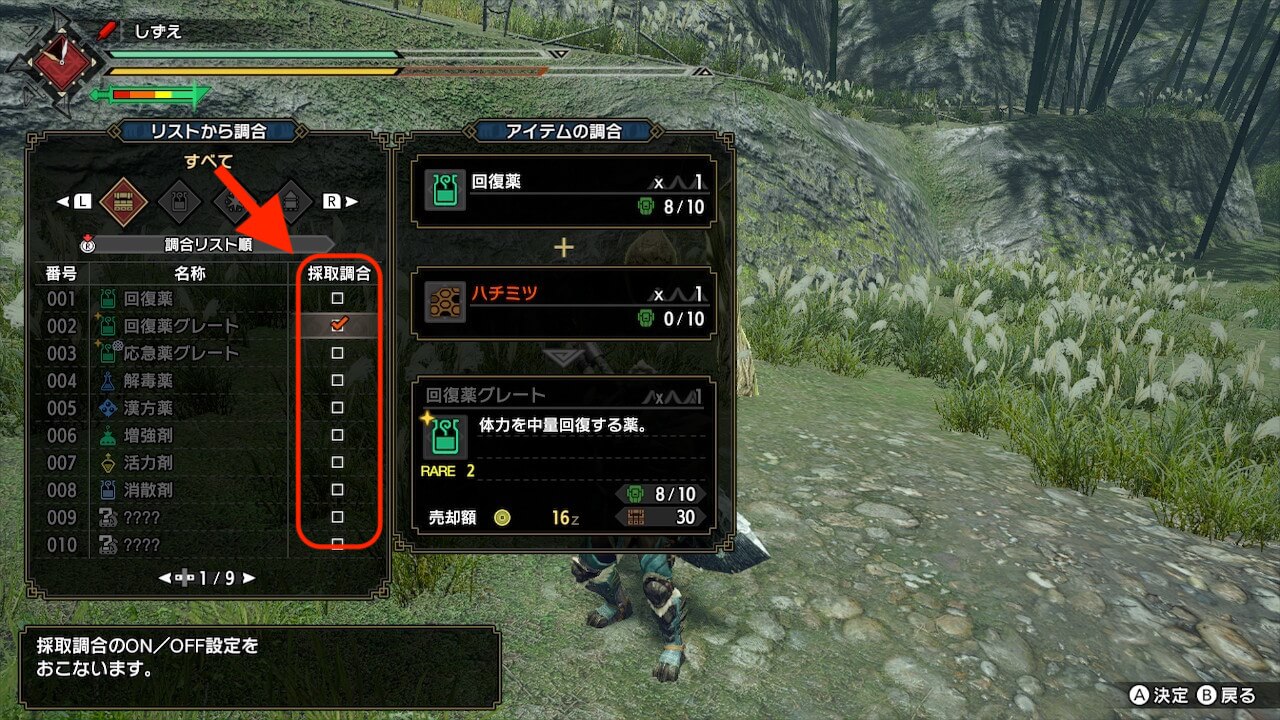This screenshot has width=1280, height=720.
Task: Select the 増強剤 recipe row
Action: tap(148, 435)
